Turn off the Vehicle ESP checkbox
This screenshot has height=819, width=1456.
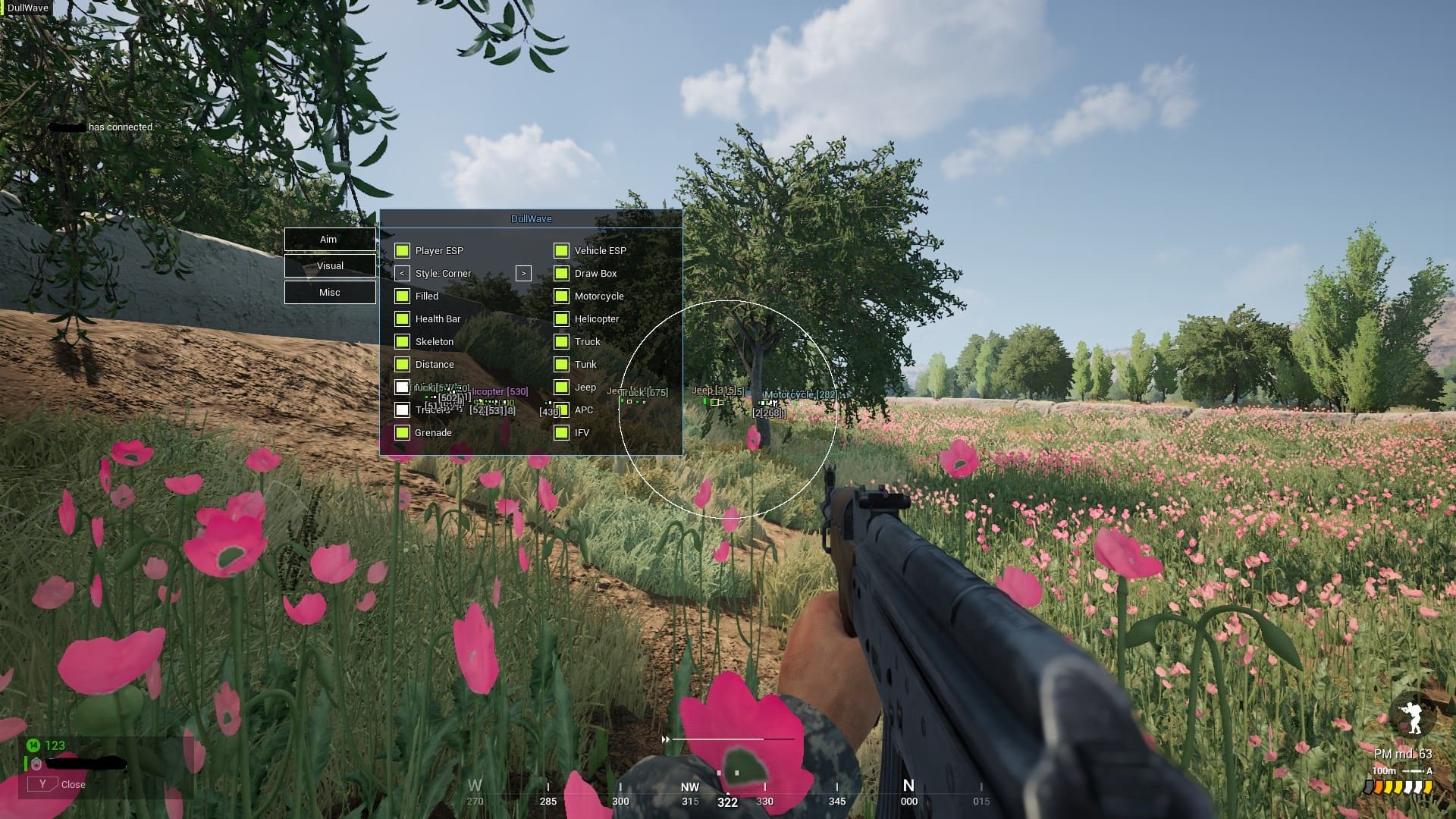tap(561, 251)
